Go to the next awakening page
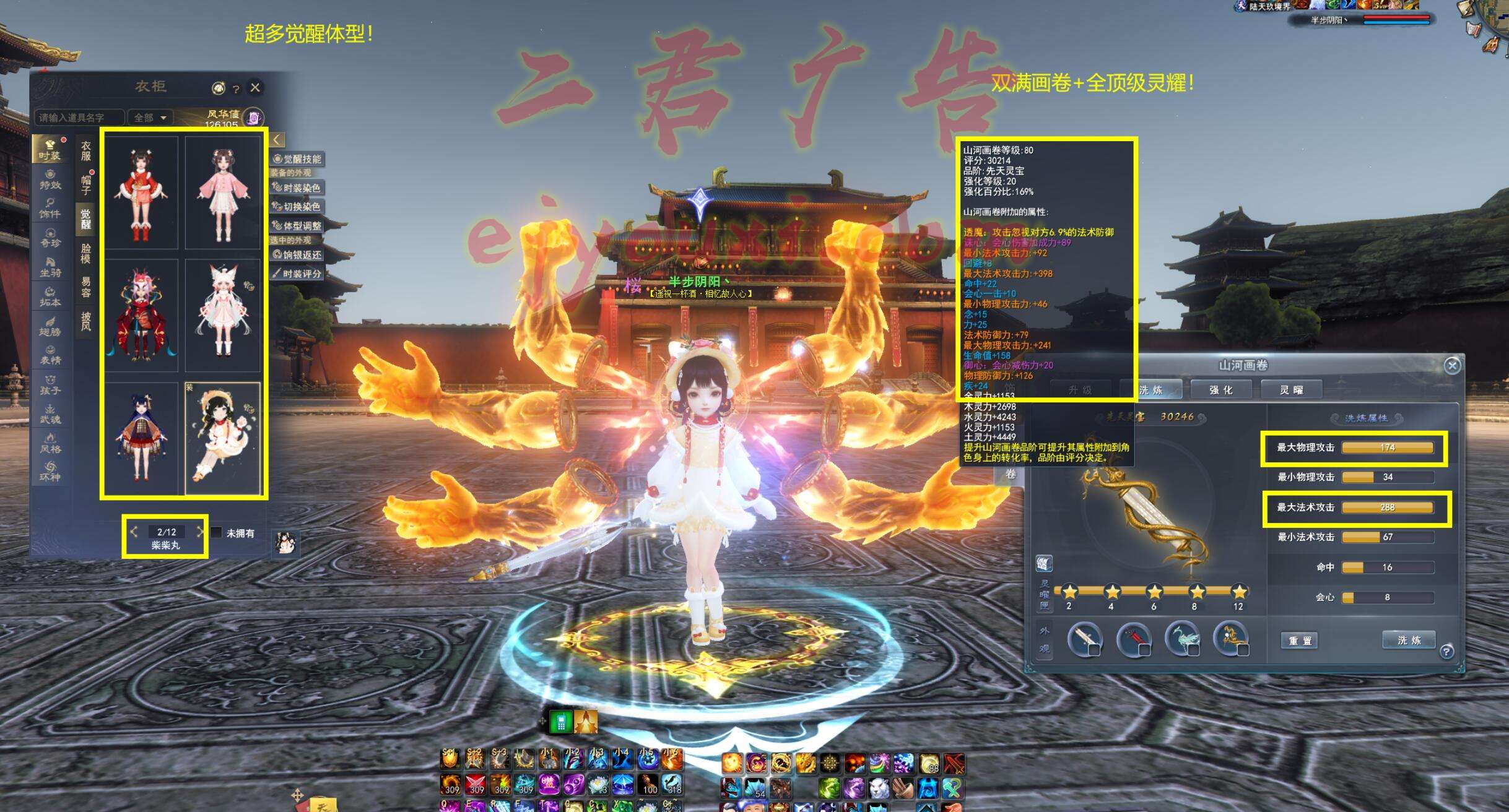This screenshot has width=1509, height=812. [199, 532]
